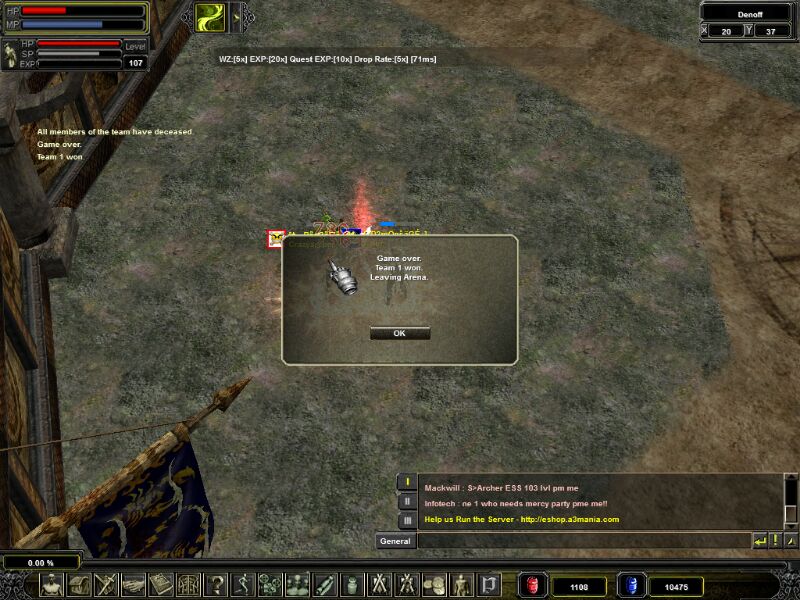Screen dimensions: 800x600
Task: Switch to chat tab I
Action: pos(407,483)
